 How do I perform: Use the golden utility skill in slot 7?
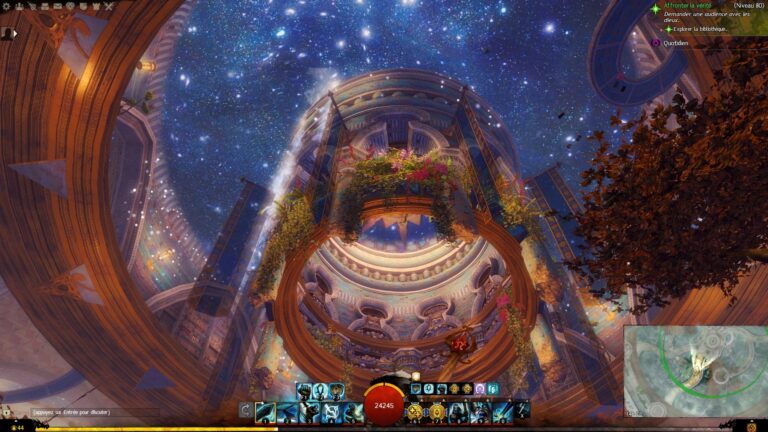point(437,411)
